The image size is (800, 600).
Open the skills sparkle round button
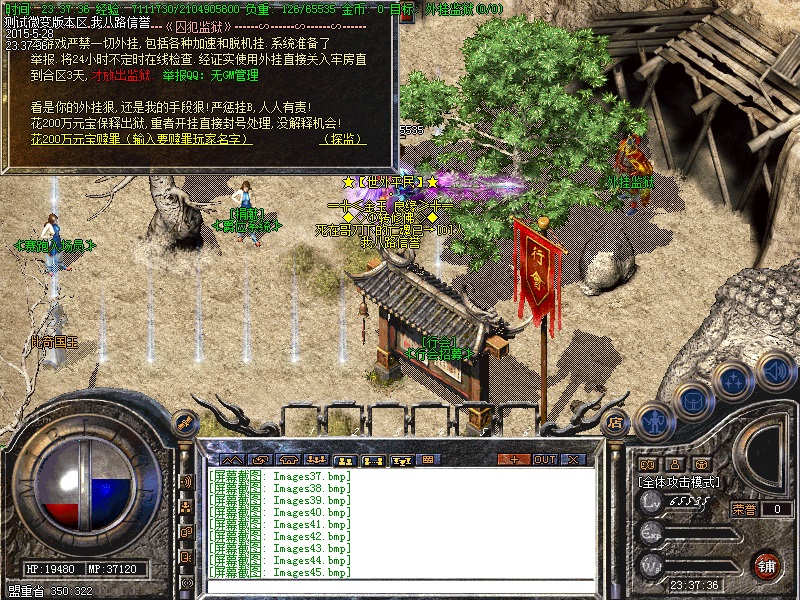(x=735, y=381)
